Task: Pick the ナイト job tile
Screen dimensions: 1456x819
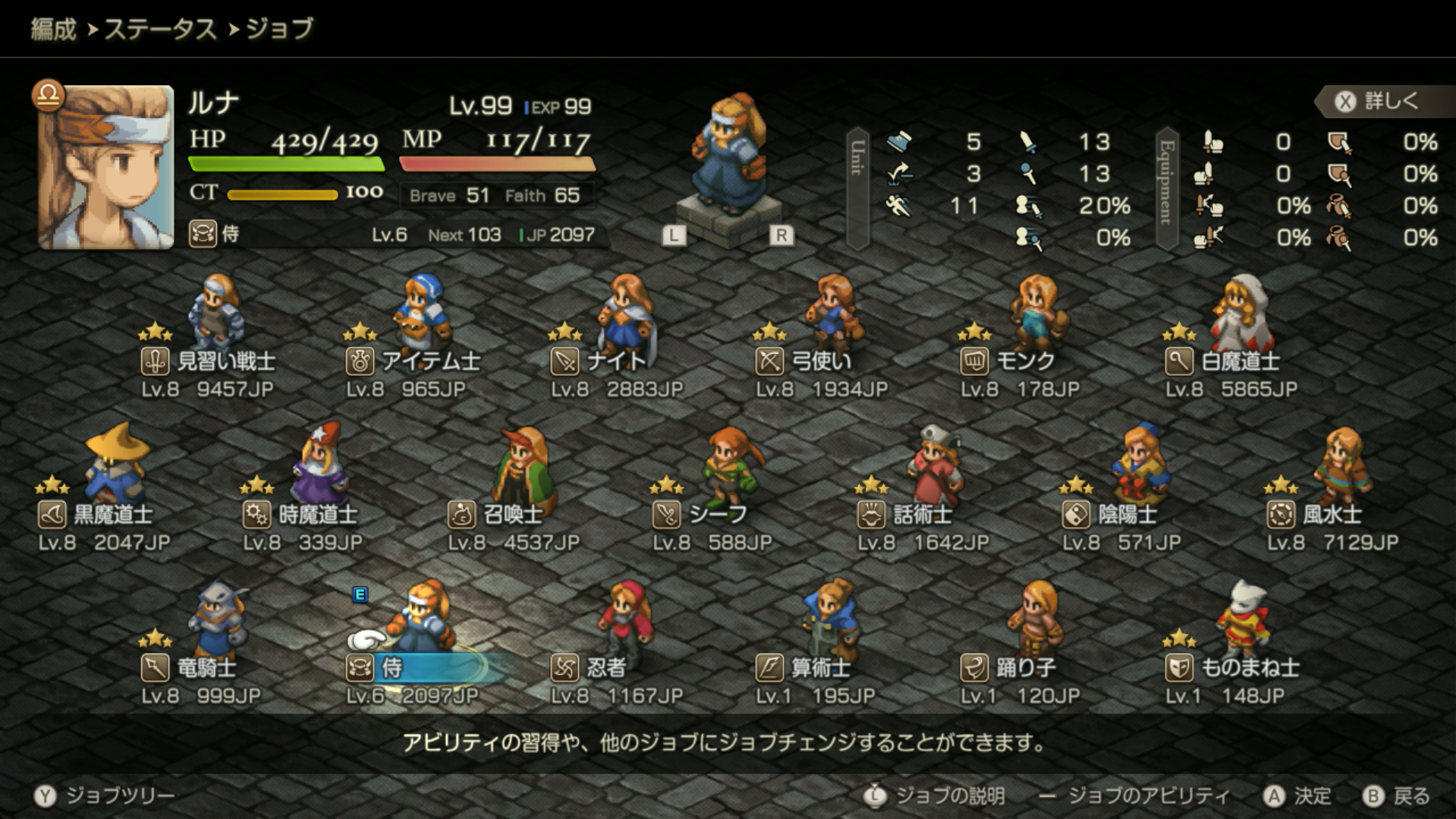Action: [x=616, y=361]
